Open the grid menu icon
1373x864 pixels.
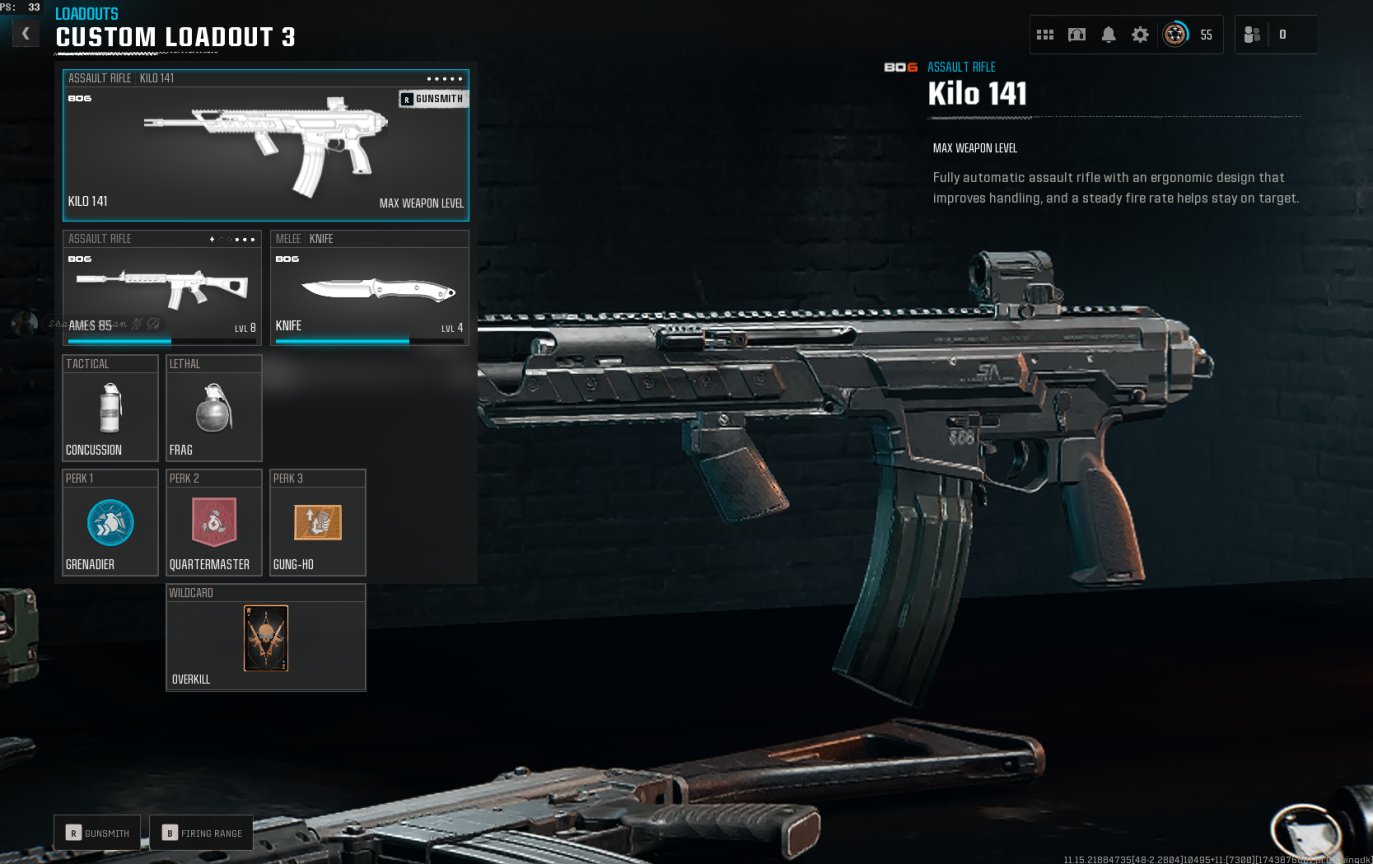(x=1045, y=35)
